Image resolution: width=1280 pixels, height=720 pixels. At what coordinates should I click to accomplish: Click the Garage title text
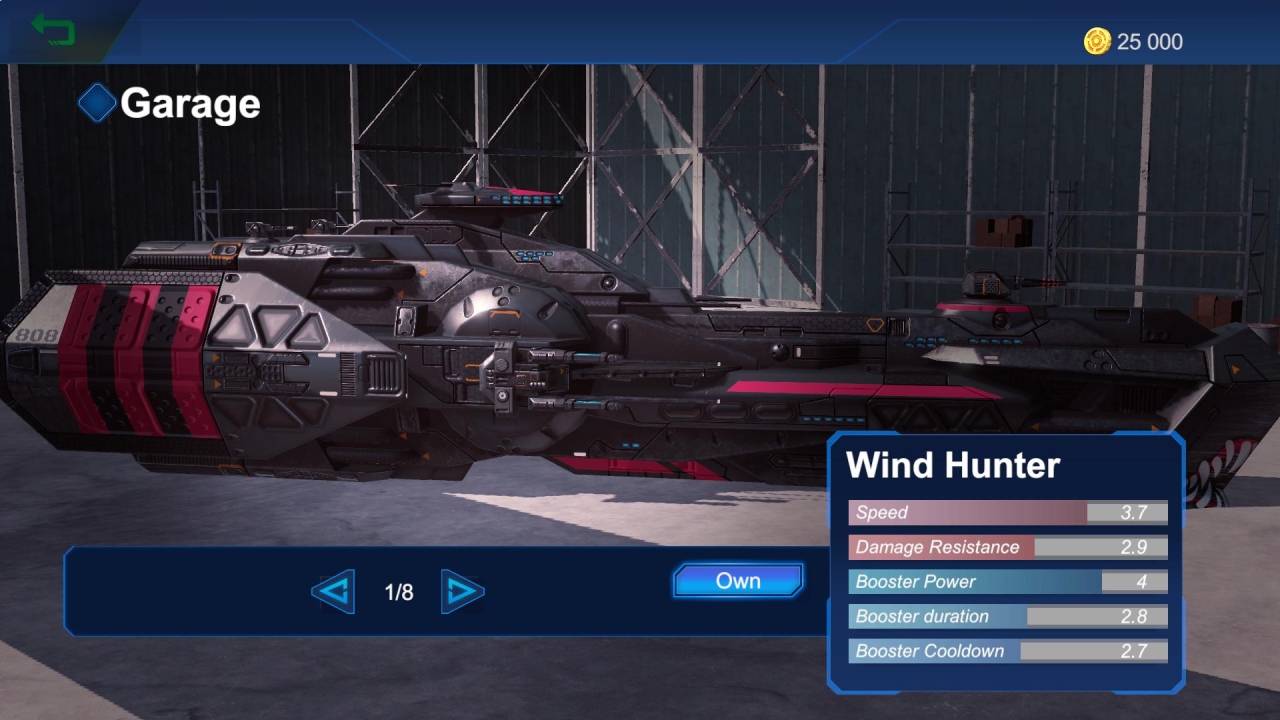(x=188, y=103)
